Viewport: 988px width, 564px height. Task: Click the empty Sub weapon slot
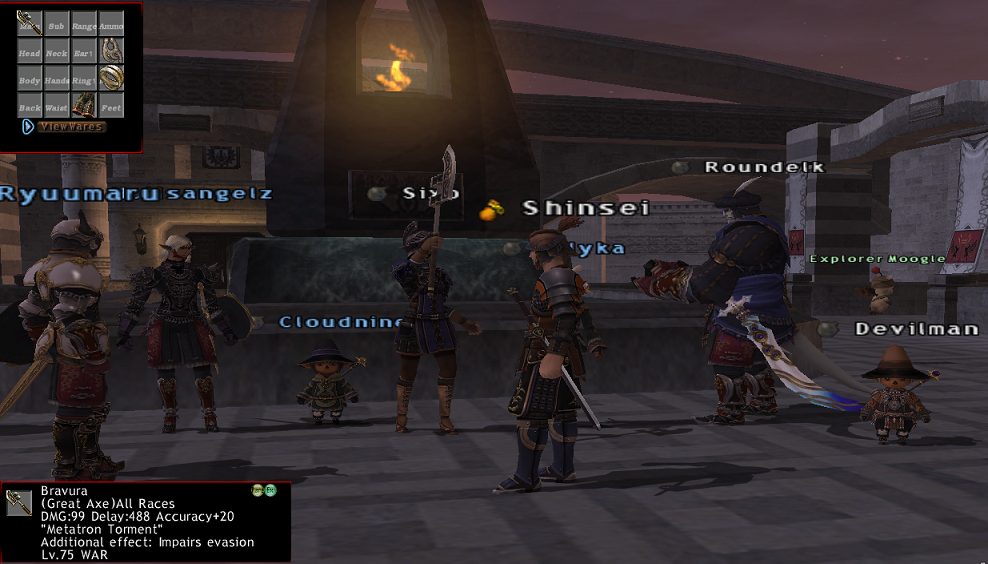56,23
